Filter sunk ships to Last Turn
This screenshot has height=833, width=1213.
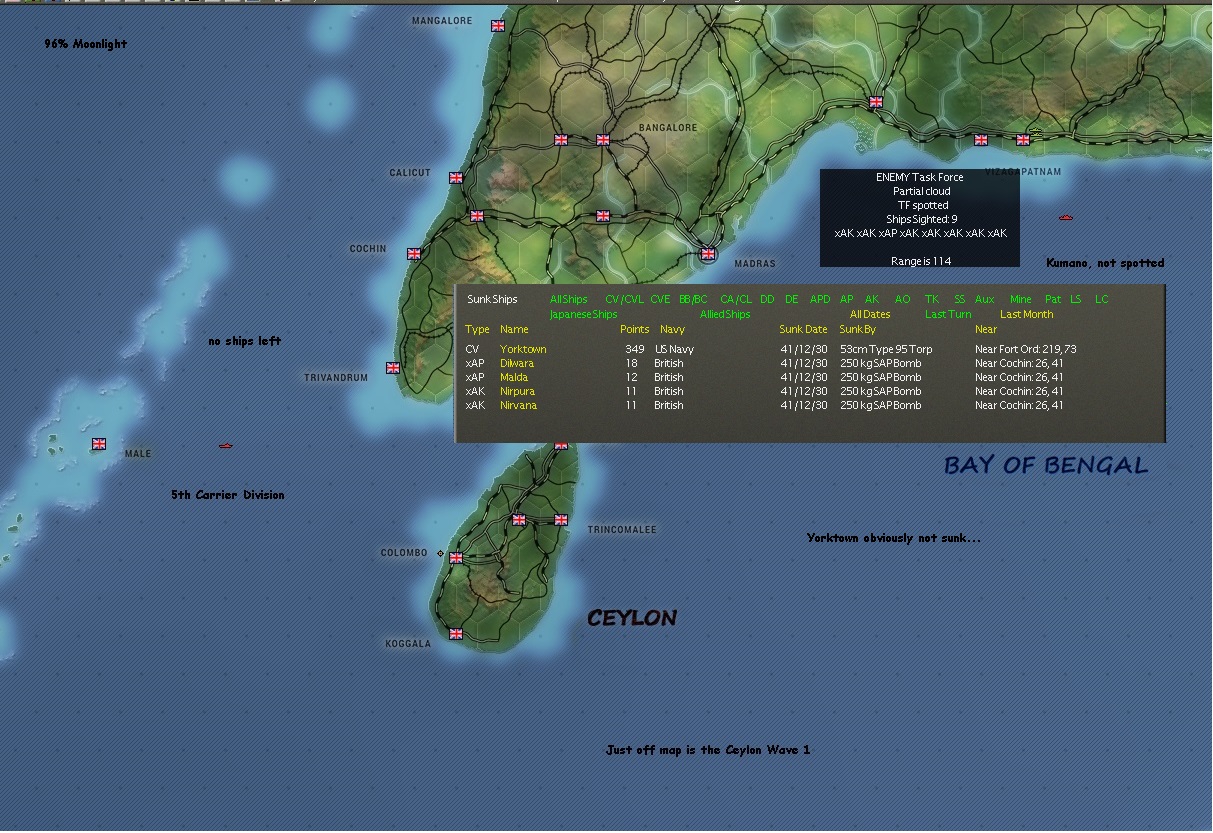948,314
